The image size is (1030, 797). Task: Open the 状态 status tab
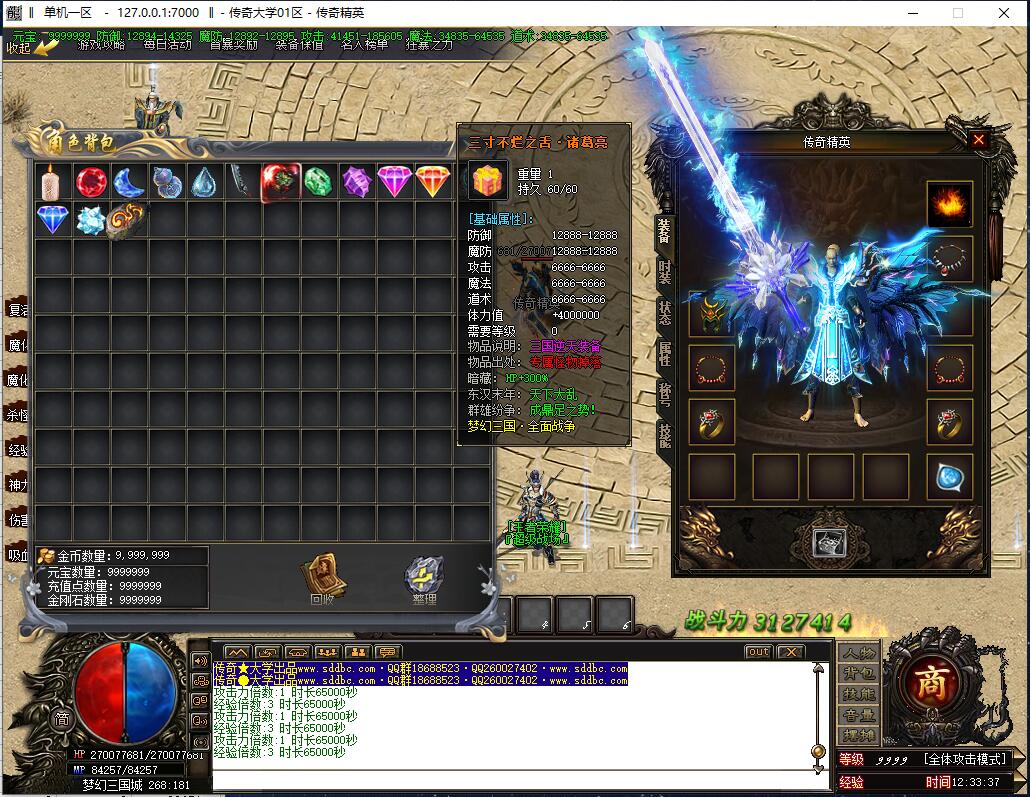click(x=665, y=312)
